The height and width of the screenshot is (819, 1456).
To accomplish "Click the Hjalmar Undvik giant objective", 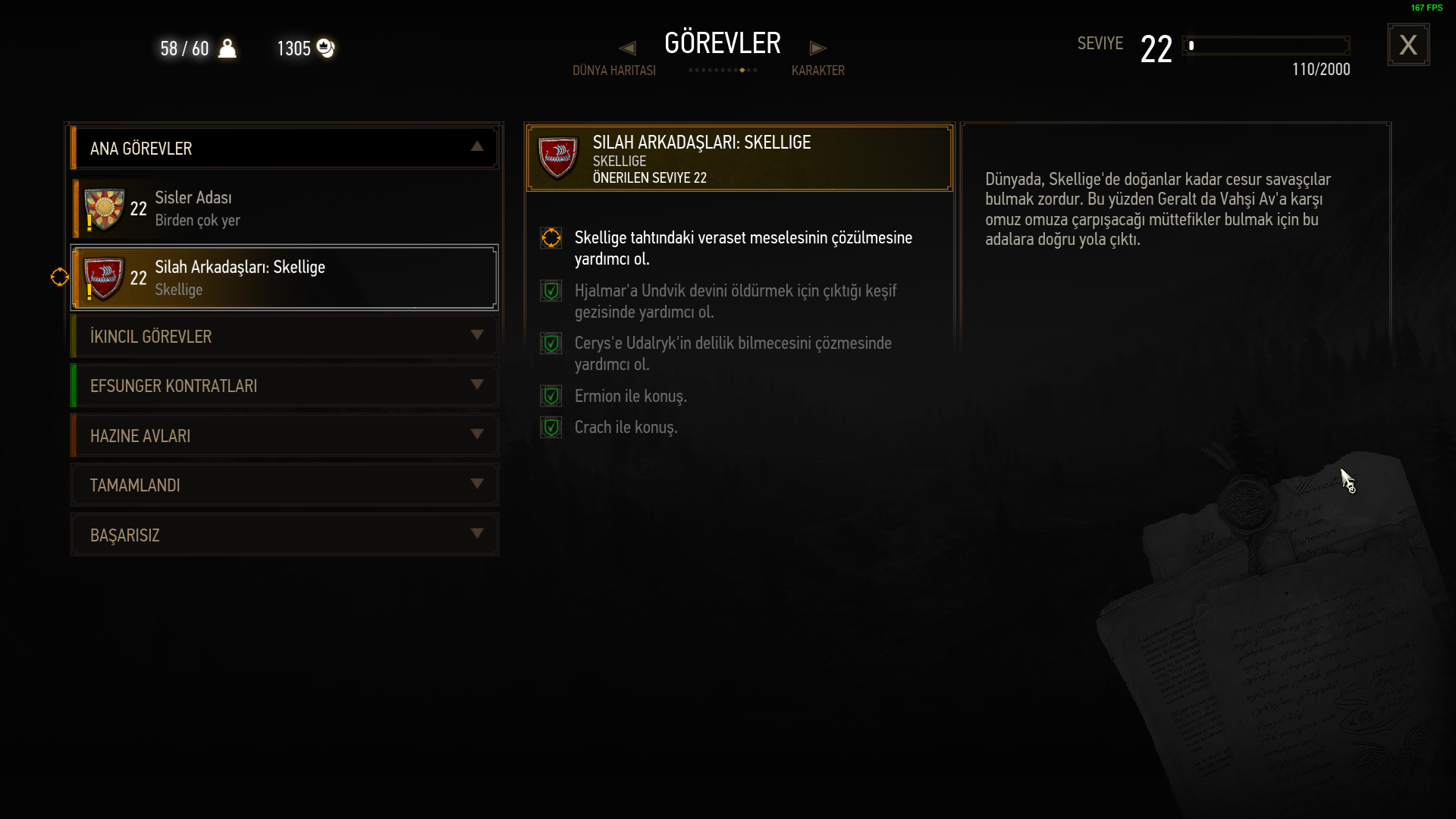I will click(735, 301).
